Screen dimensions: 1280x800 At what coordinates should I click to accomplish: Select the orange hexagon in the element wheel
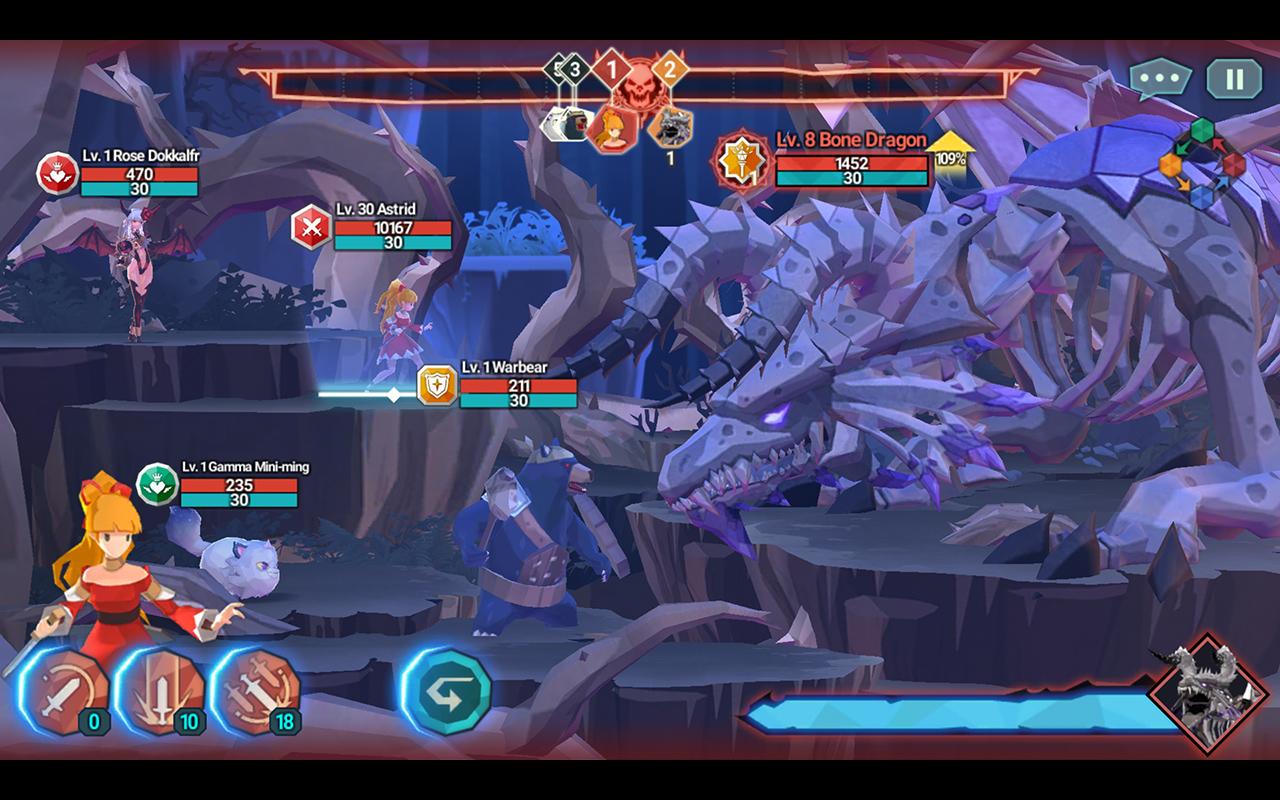pos(1170,164)
